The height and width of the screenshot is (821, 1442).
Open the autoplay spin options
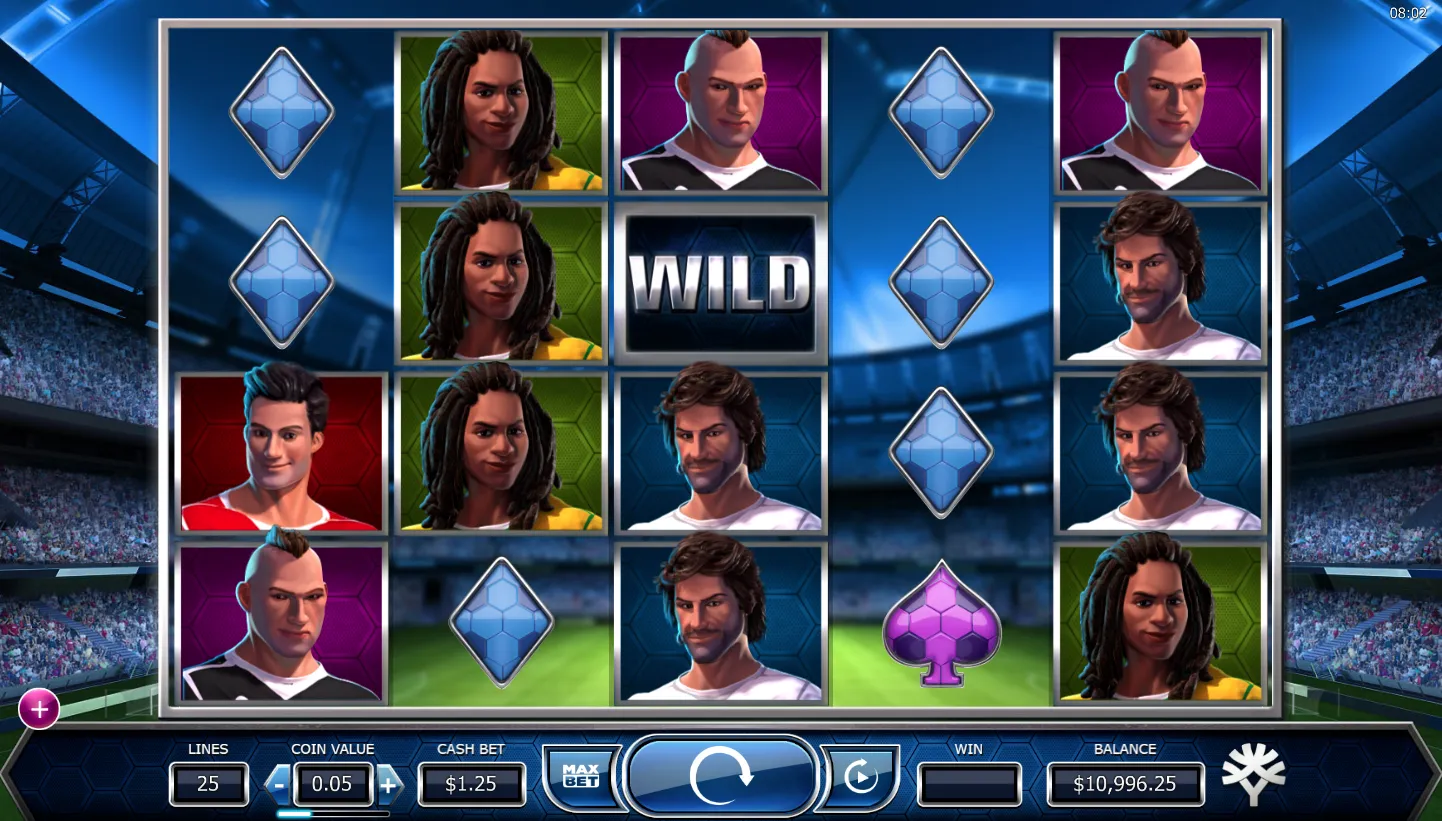pos(860,777)
